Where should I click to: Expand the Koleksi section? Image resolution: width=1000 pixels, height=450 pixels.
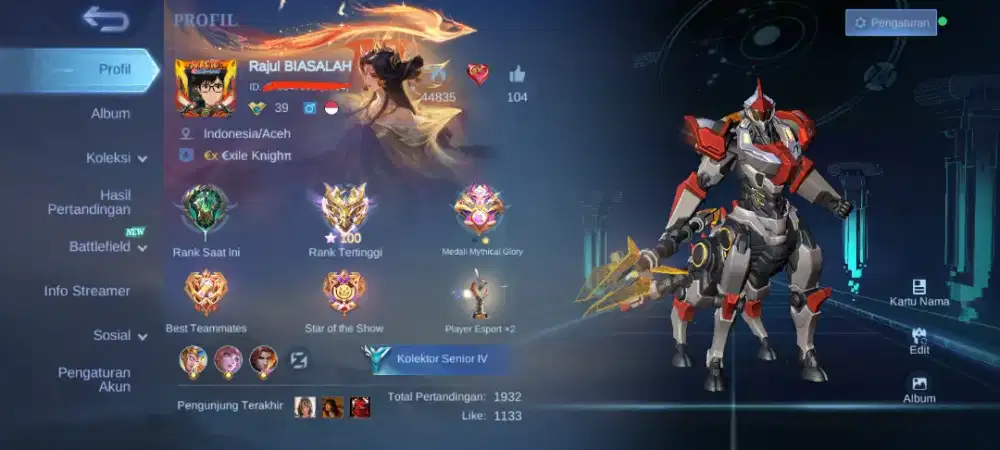coord(116,157)
